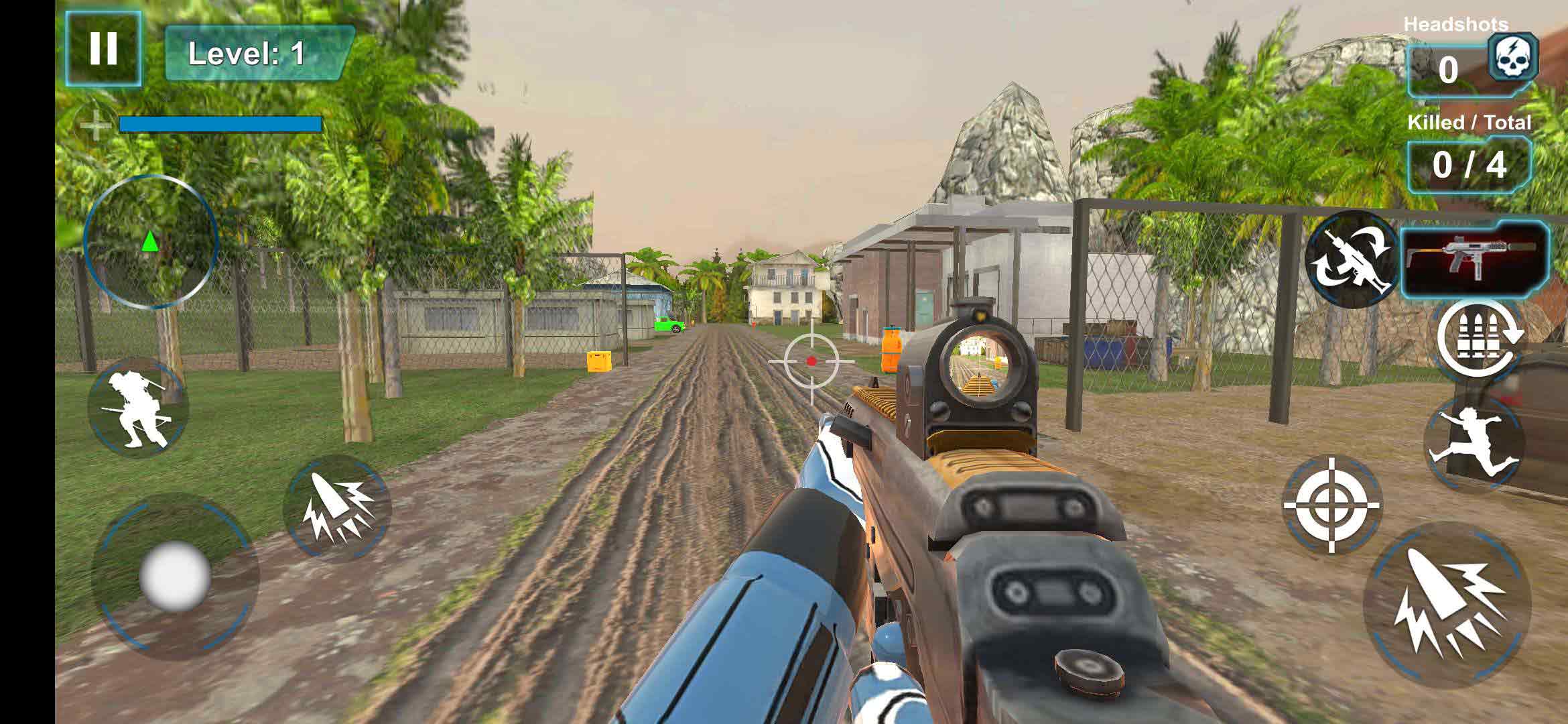The image size is (1568, 724).
Task: Tap the blue health bar
Action: [219, 123]
